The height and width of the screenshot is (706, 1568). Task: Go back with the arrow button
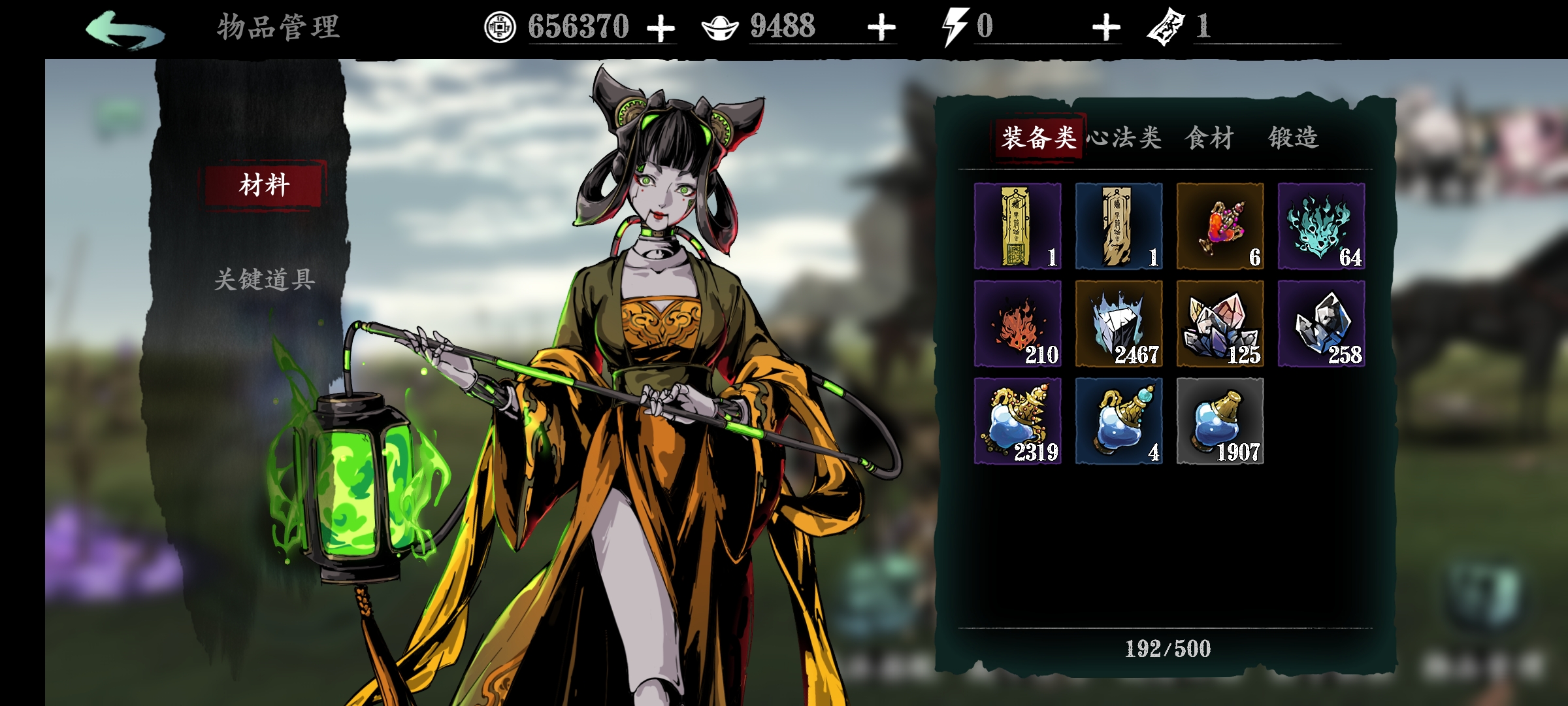[125, 29]
